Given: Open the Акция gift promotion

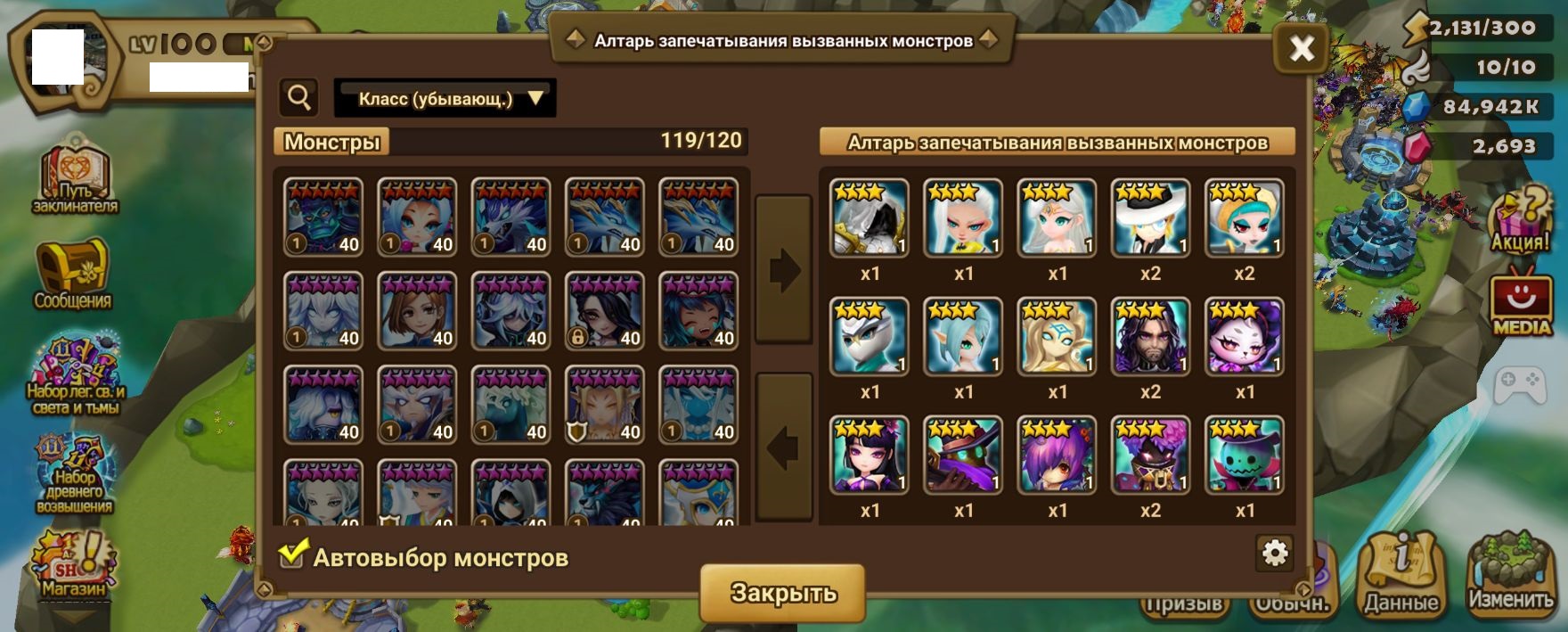Looking at the screenshot, I should [x=1522, y=223].
